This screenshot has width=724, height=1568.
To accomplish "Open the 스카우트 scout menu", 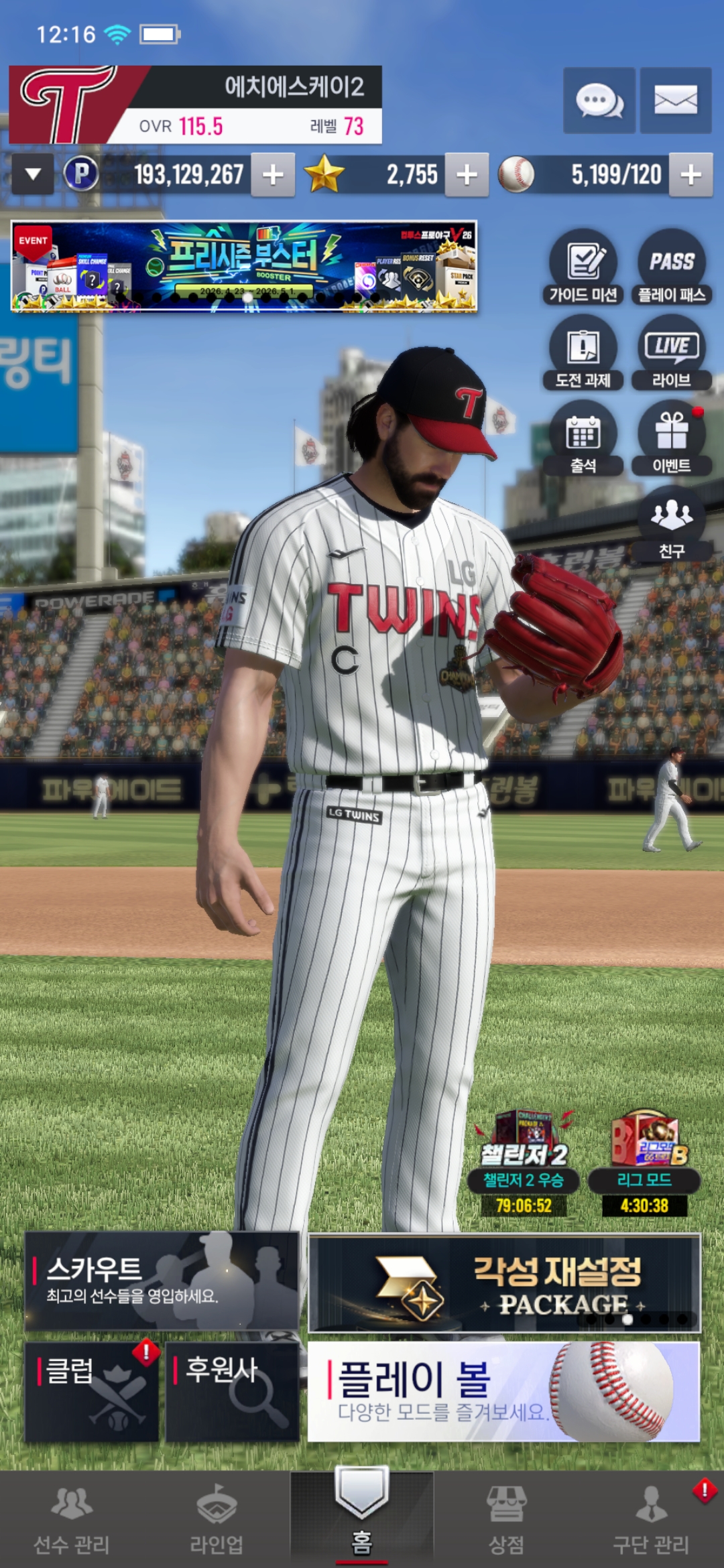I will tap(162, 1281).
